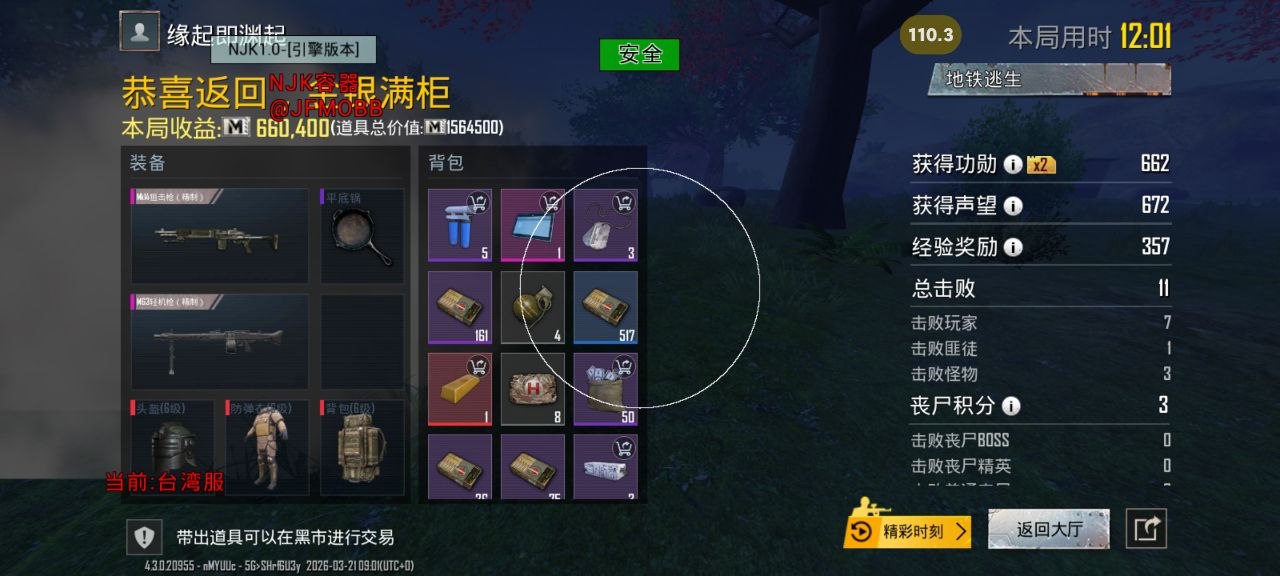Select the level 6 helmet slot
This screenshot has width=1280, height=576.
171,446
